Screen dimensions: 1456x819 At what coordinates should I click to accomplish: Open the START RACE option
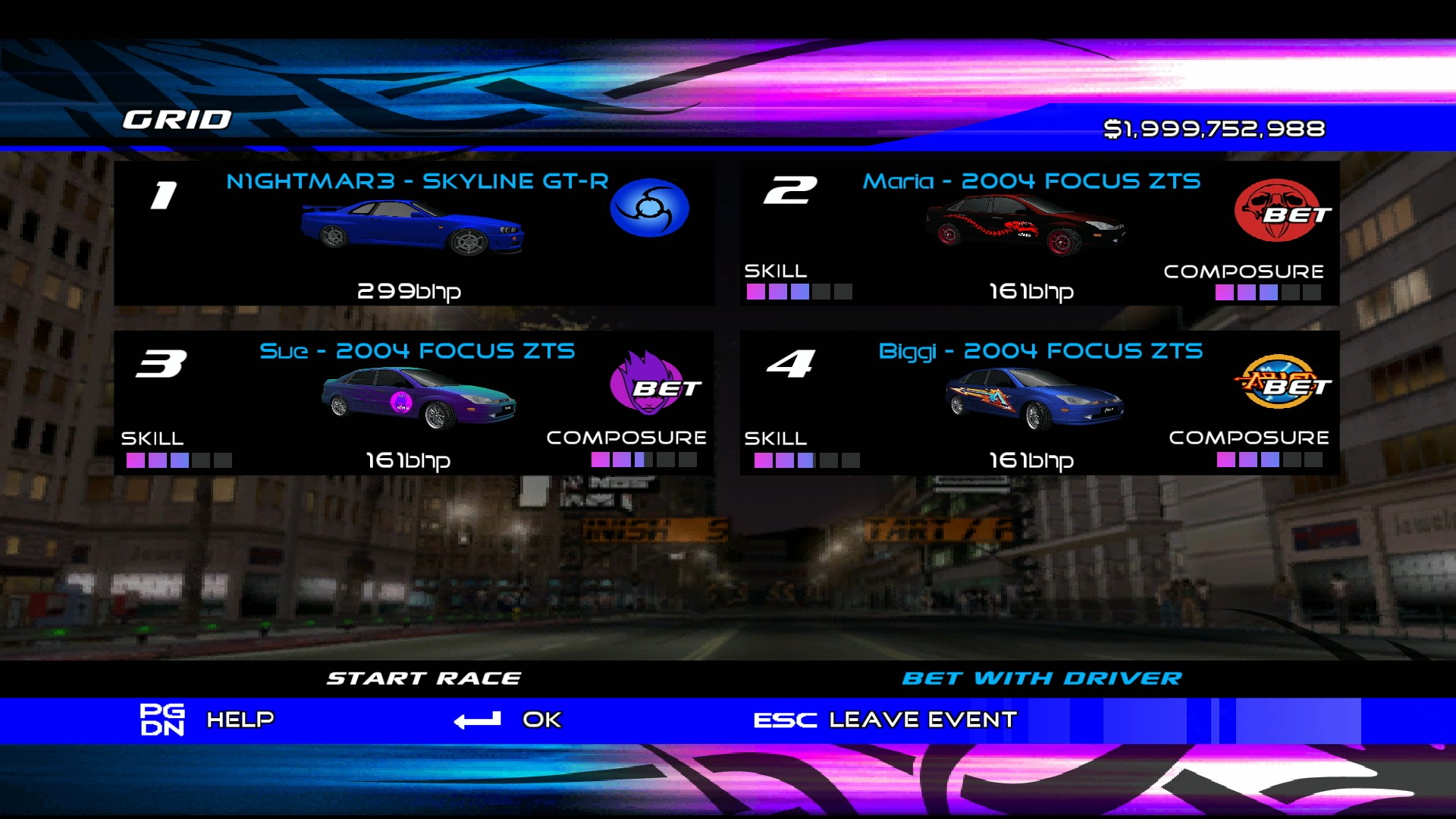pyautogui.click(x=425, y=677)
